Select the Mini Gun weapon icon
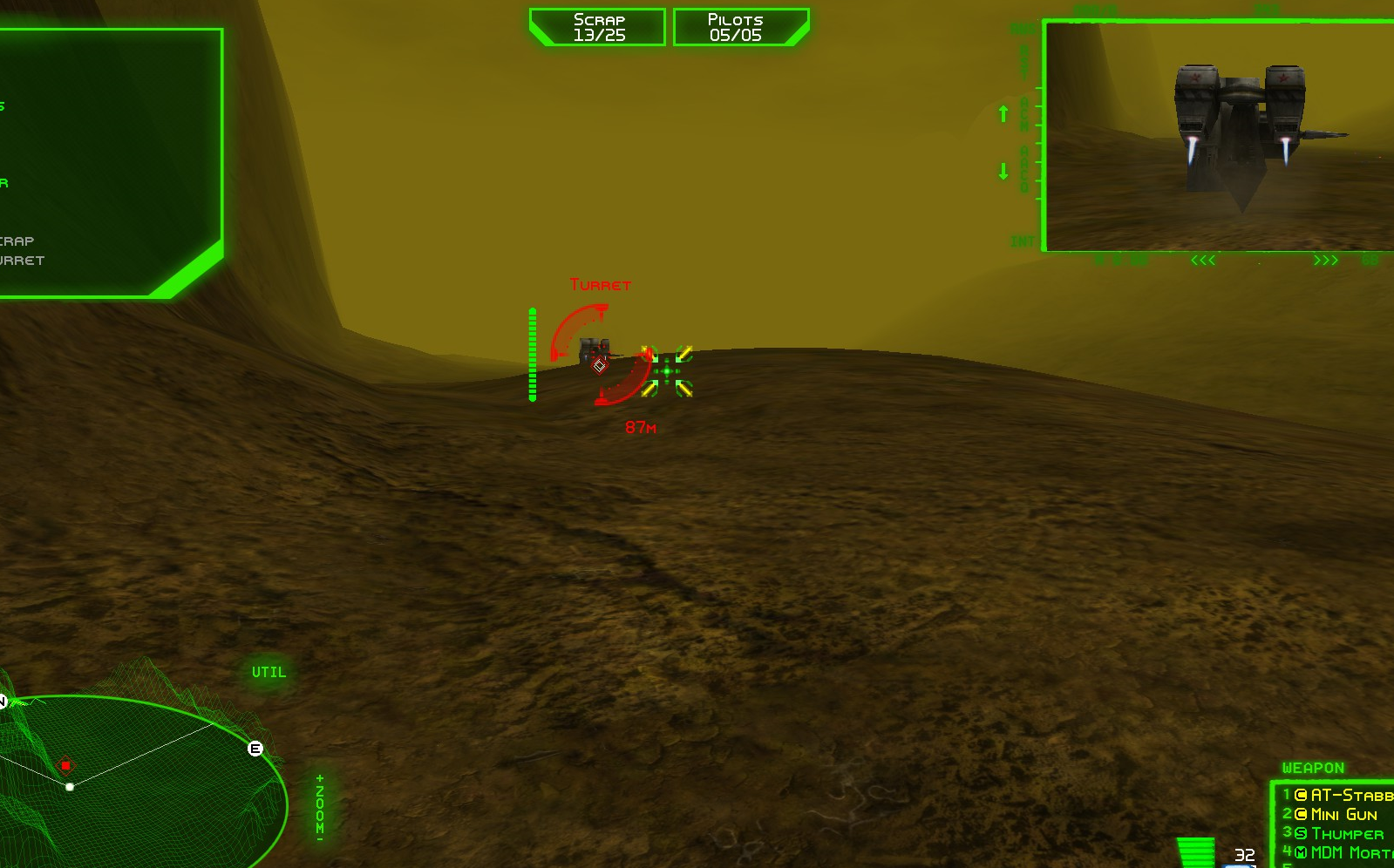The height and width of the screenshot is (868, 1394). (1301, 815)
